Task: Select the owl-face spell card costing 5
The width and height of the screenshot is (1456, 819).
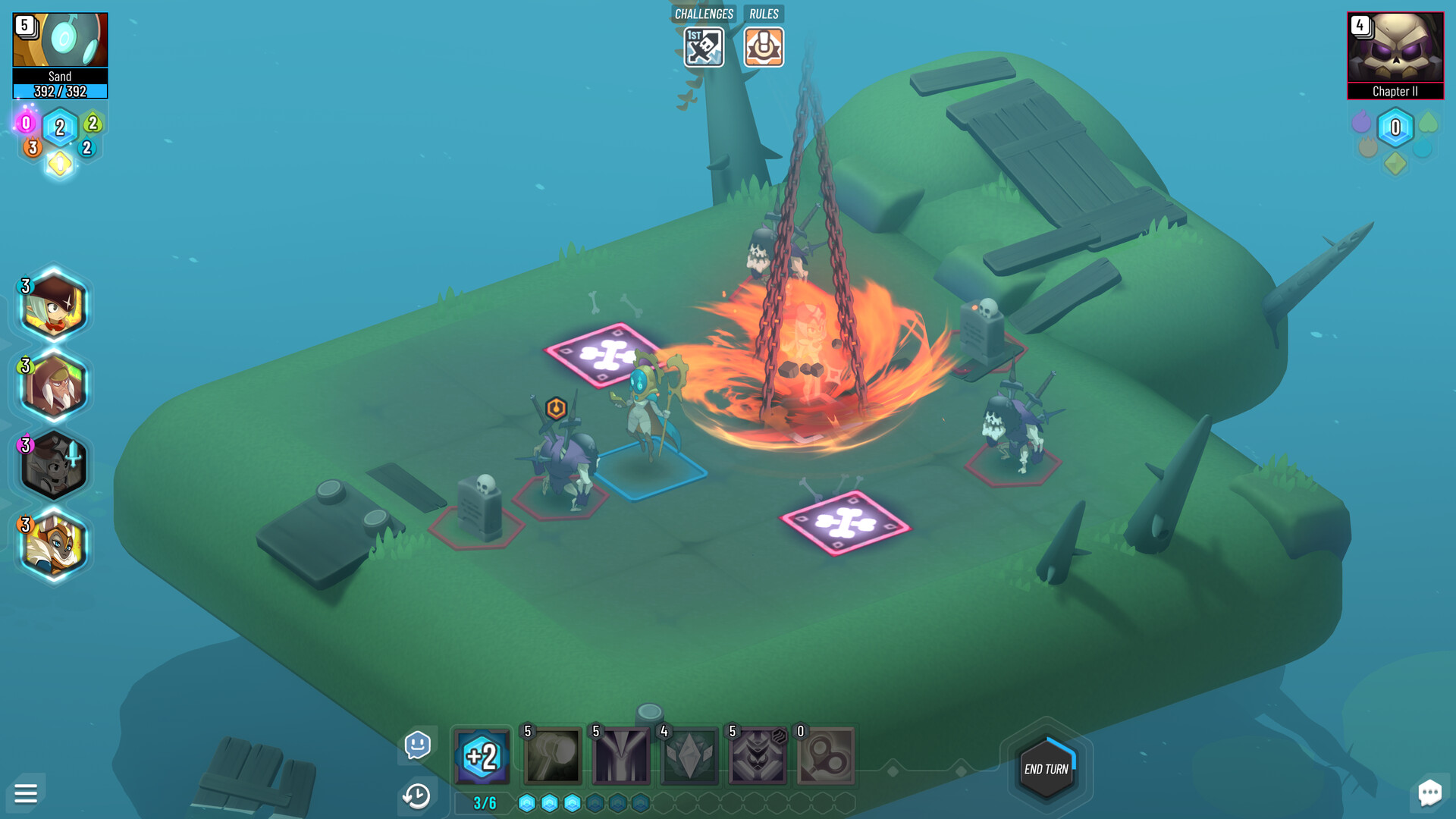Action: pos(758,756)
